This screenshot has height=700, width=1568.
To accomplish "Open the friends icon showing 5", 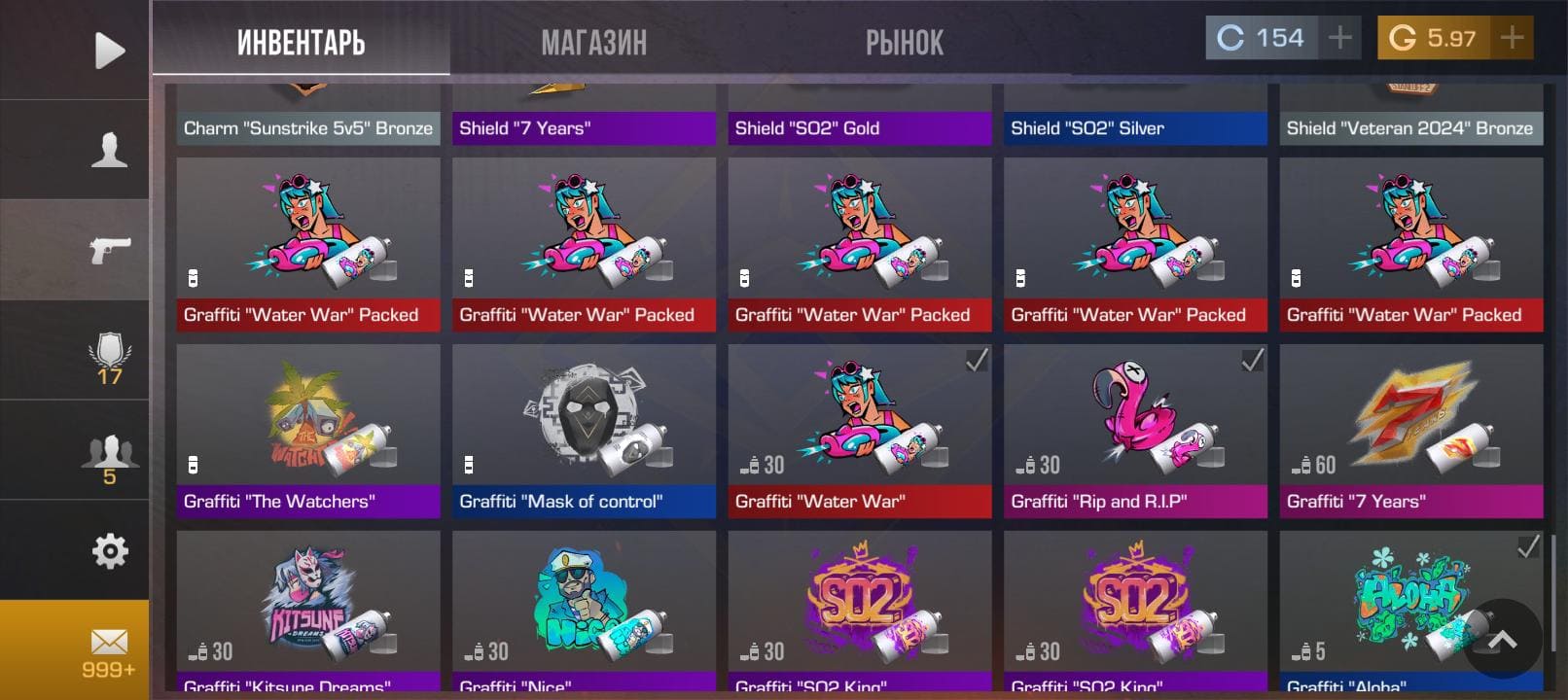I will coord(109,458).
